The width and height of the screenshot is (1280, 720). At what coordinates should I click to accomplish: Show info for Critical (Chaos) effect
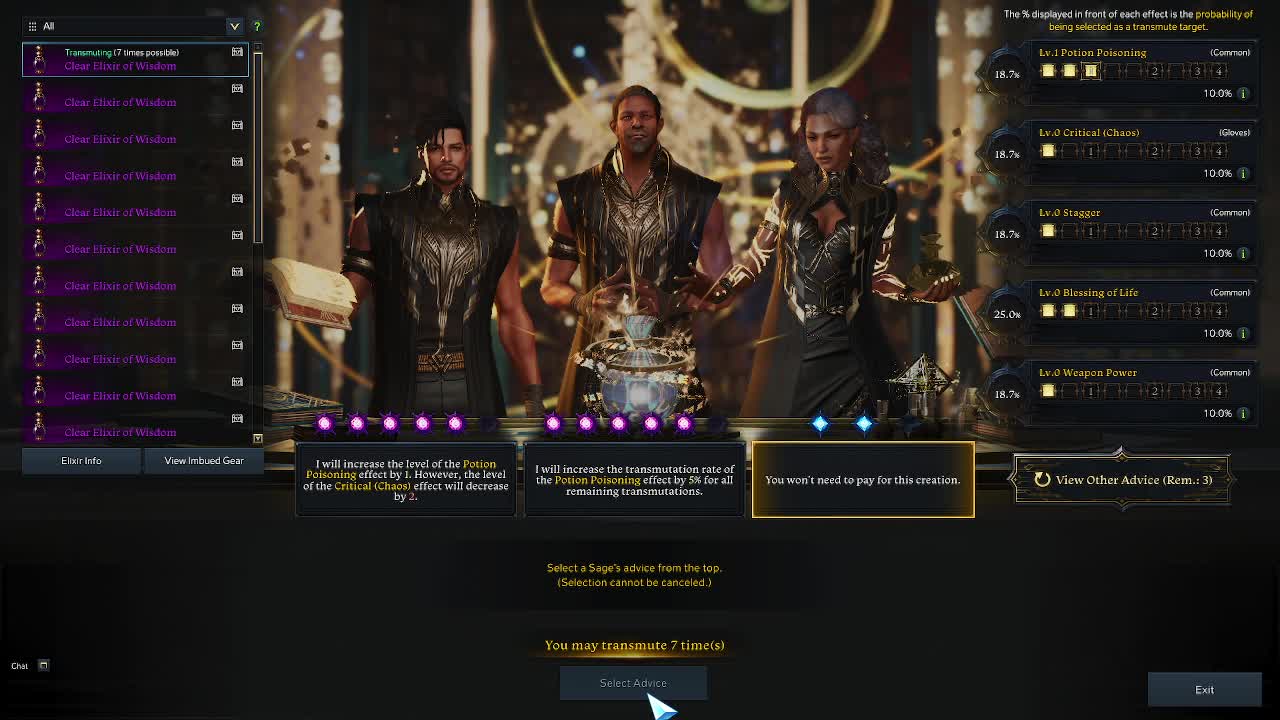tap(1243, 174)
